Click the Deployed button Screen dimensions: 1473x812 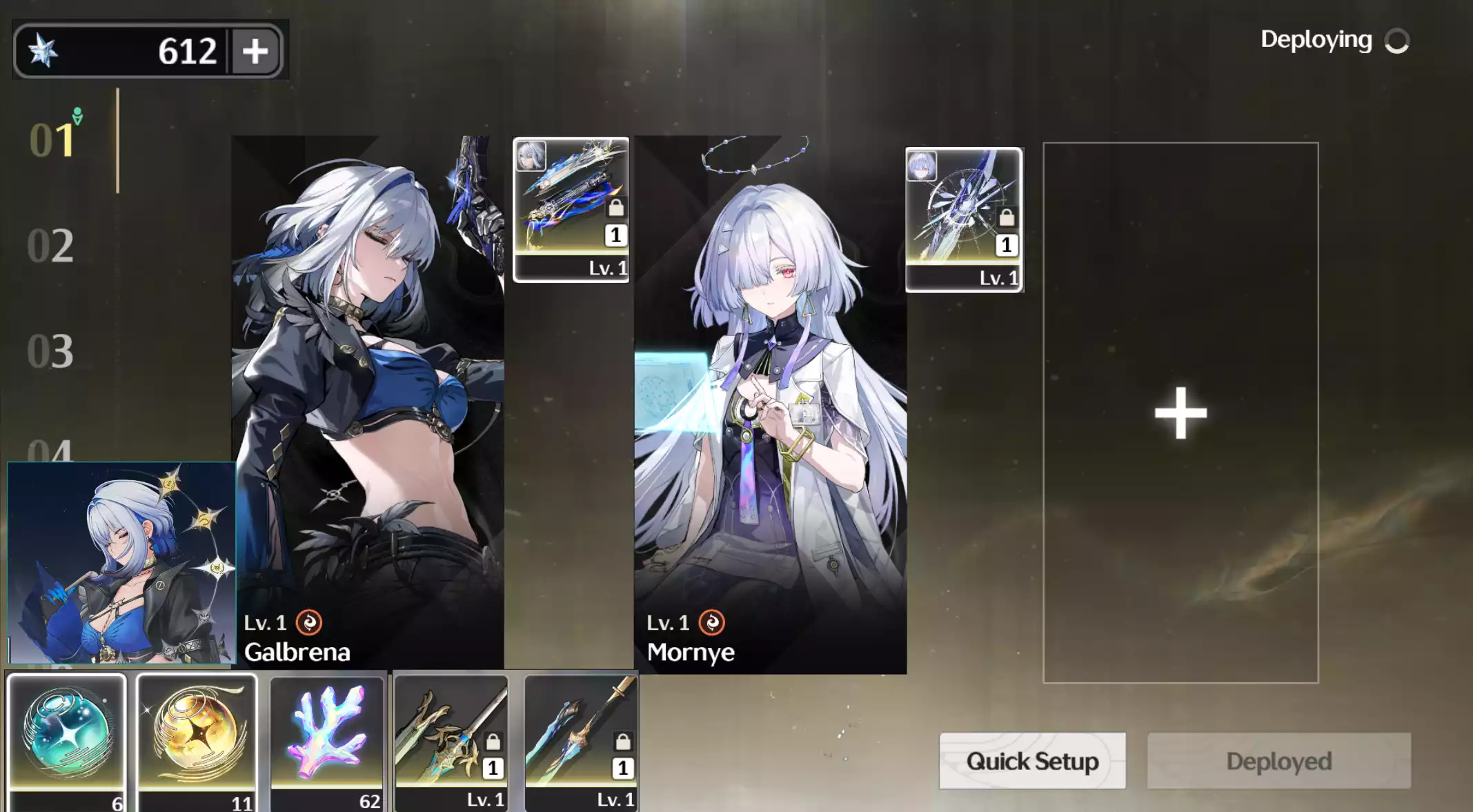(1278, 761)
